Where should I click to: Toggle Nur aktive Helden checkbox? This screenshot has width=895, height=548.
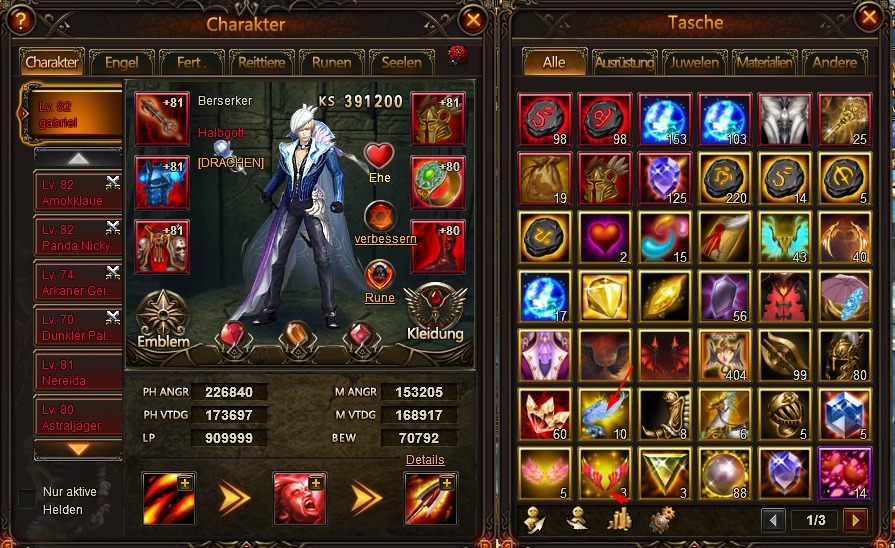(28, 498)
